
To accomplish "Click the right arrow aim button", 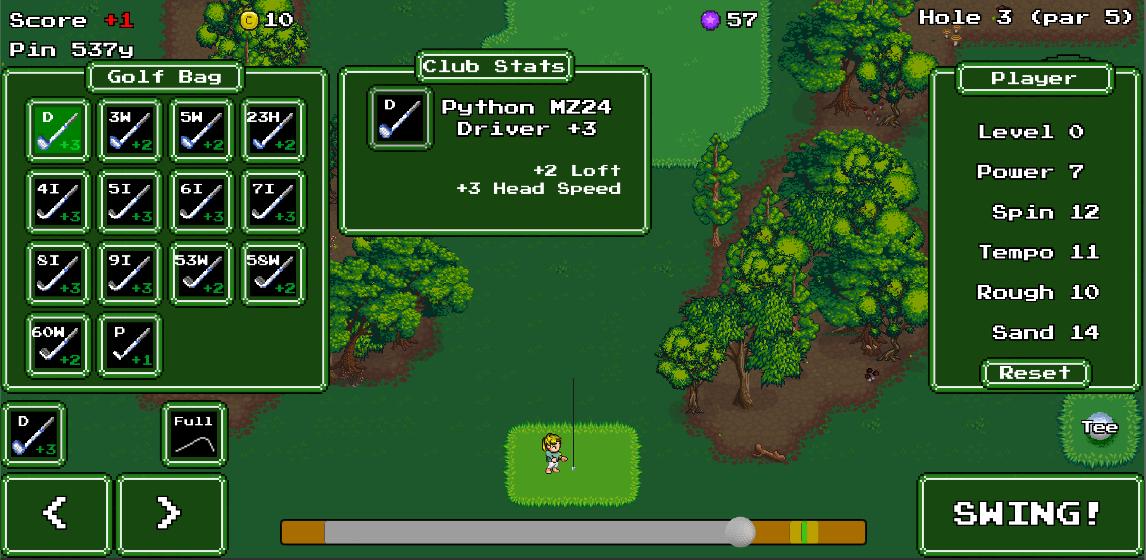I will tap(170, 514).
